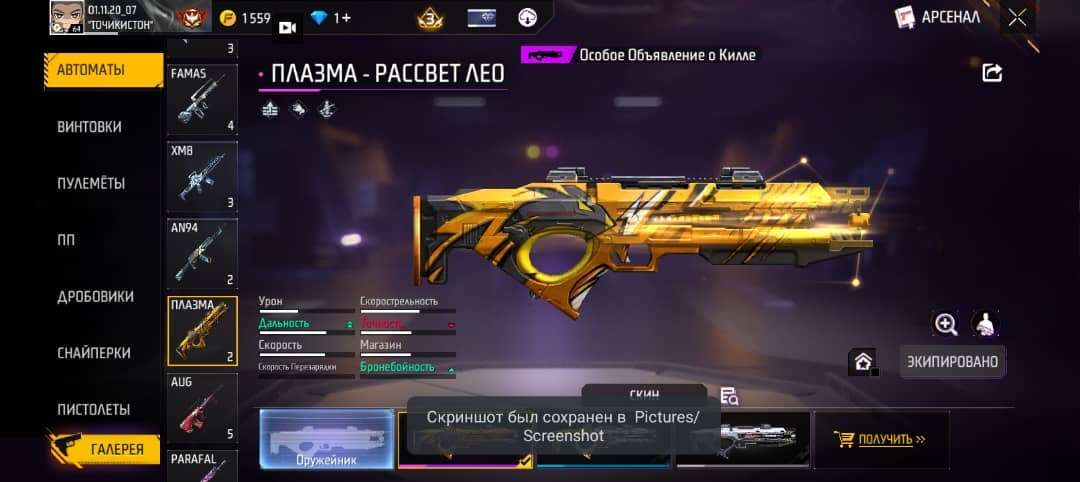Image resolution: width=1080 pixels, height=482 pixels.
Task: Choose the Пистолеты category
Action: coord(94,409)
